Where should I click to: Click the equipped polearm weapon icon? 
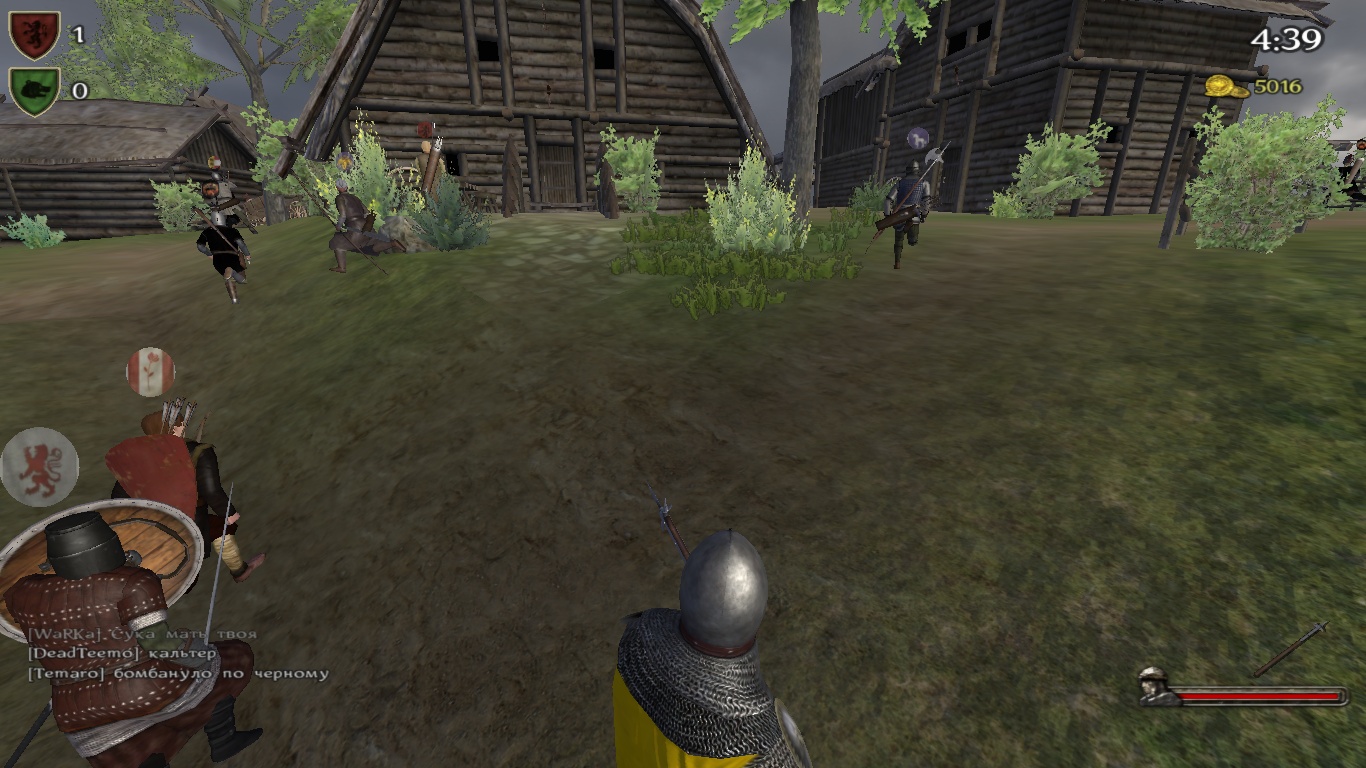[1291, 648]
